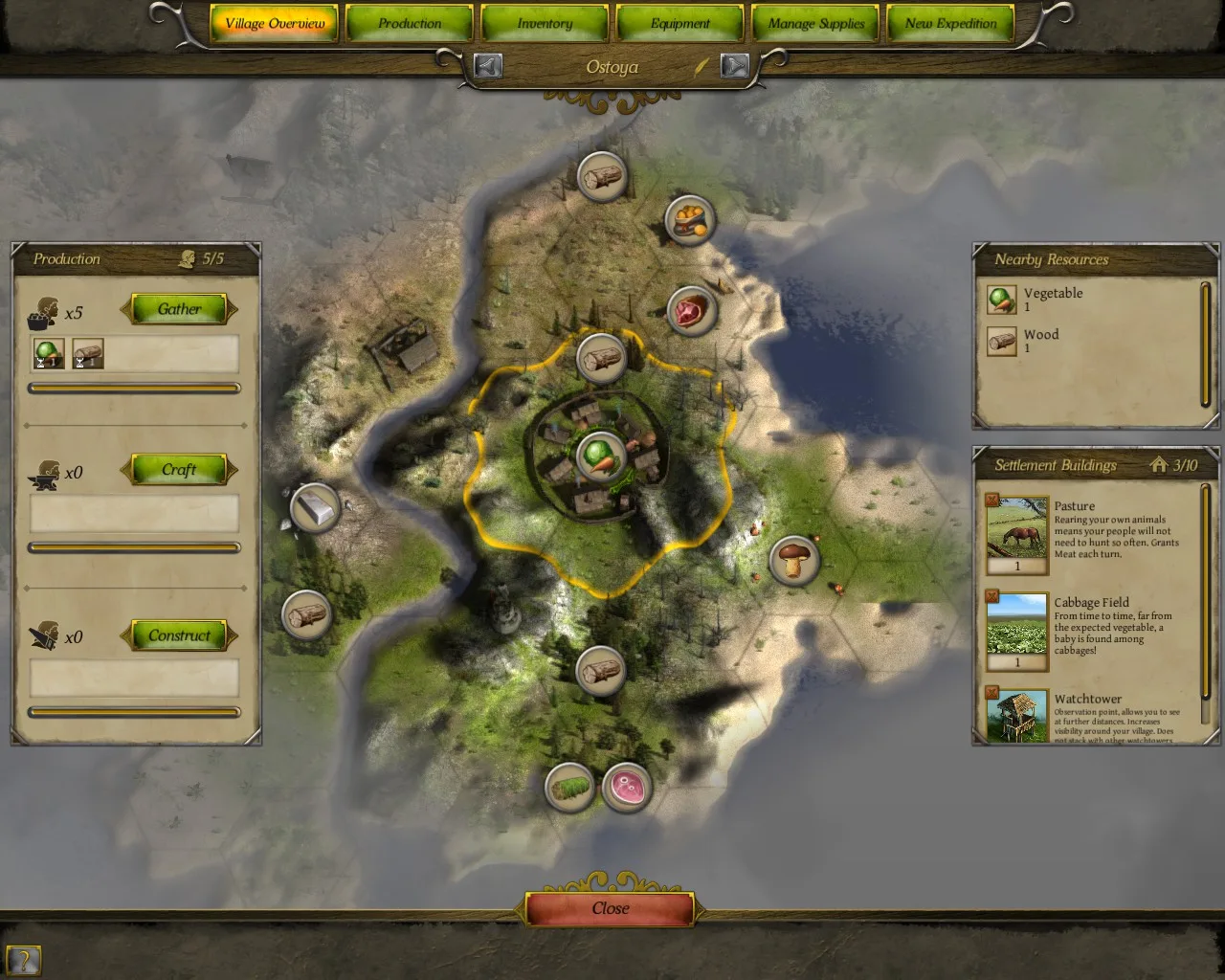Rename village using the quill icon
Viewport: 1225px width, 980px height.
pyautogui.click(x=702, y=67)
